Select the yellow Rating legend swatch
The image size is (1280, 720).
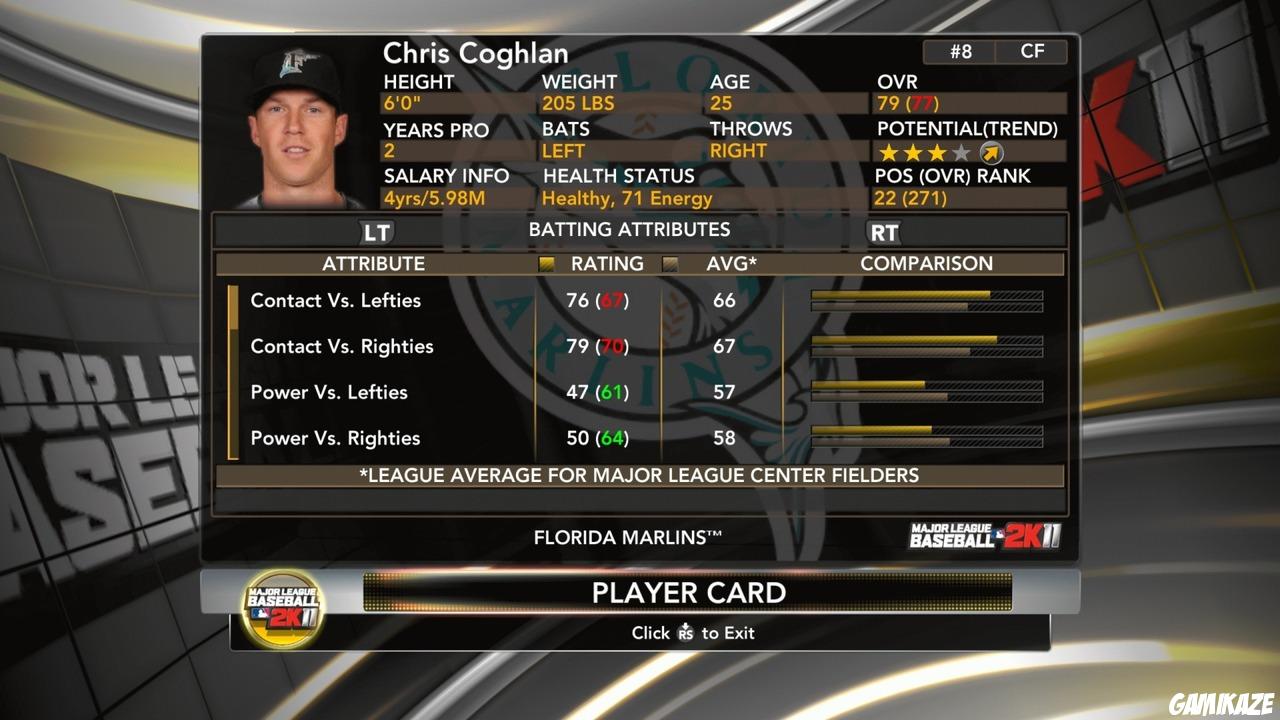[x=547, y=263]
